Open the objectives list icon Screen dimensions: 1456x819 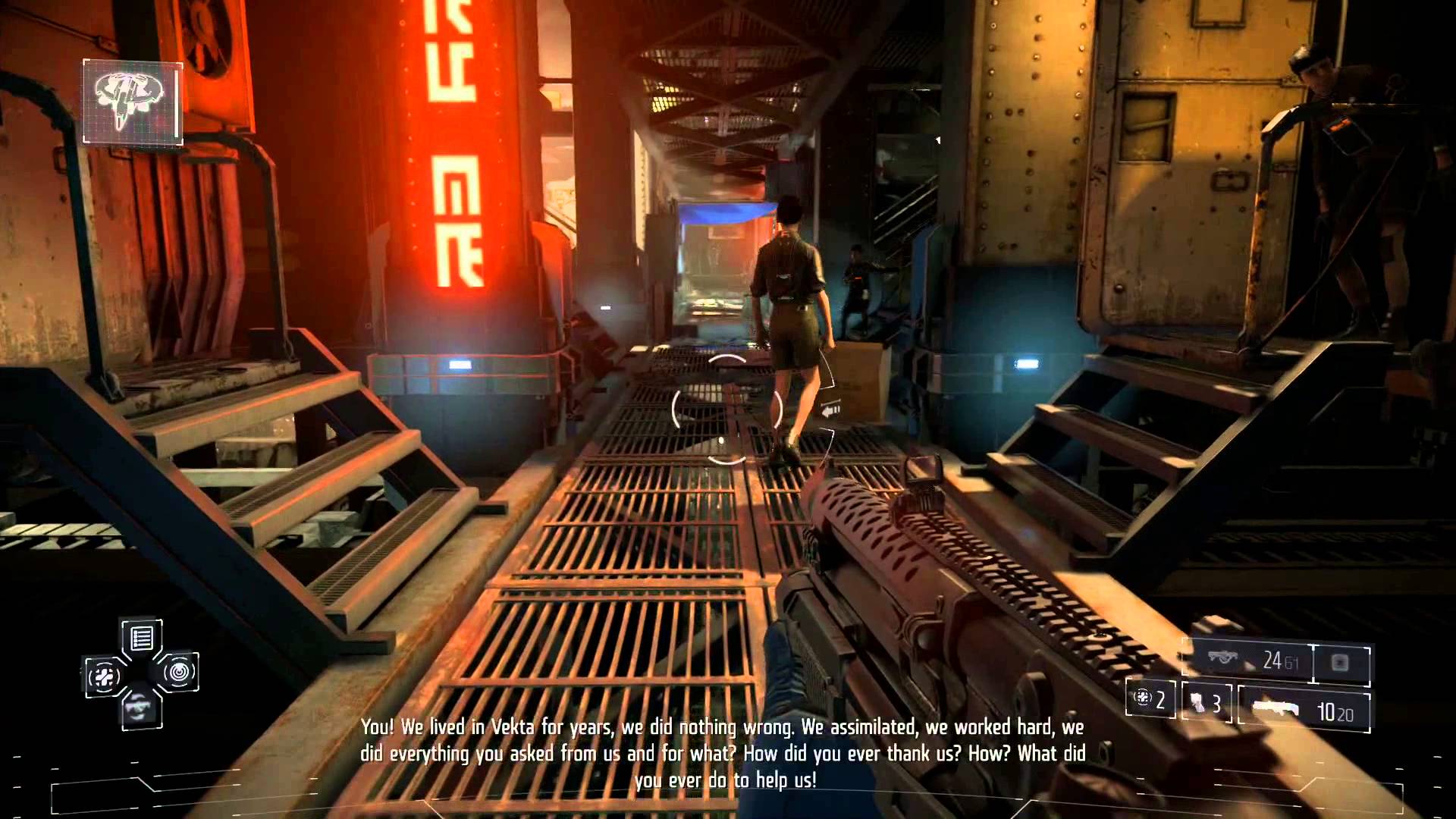142,639
